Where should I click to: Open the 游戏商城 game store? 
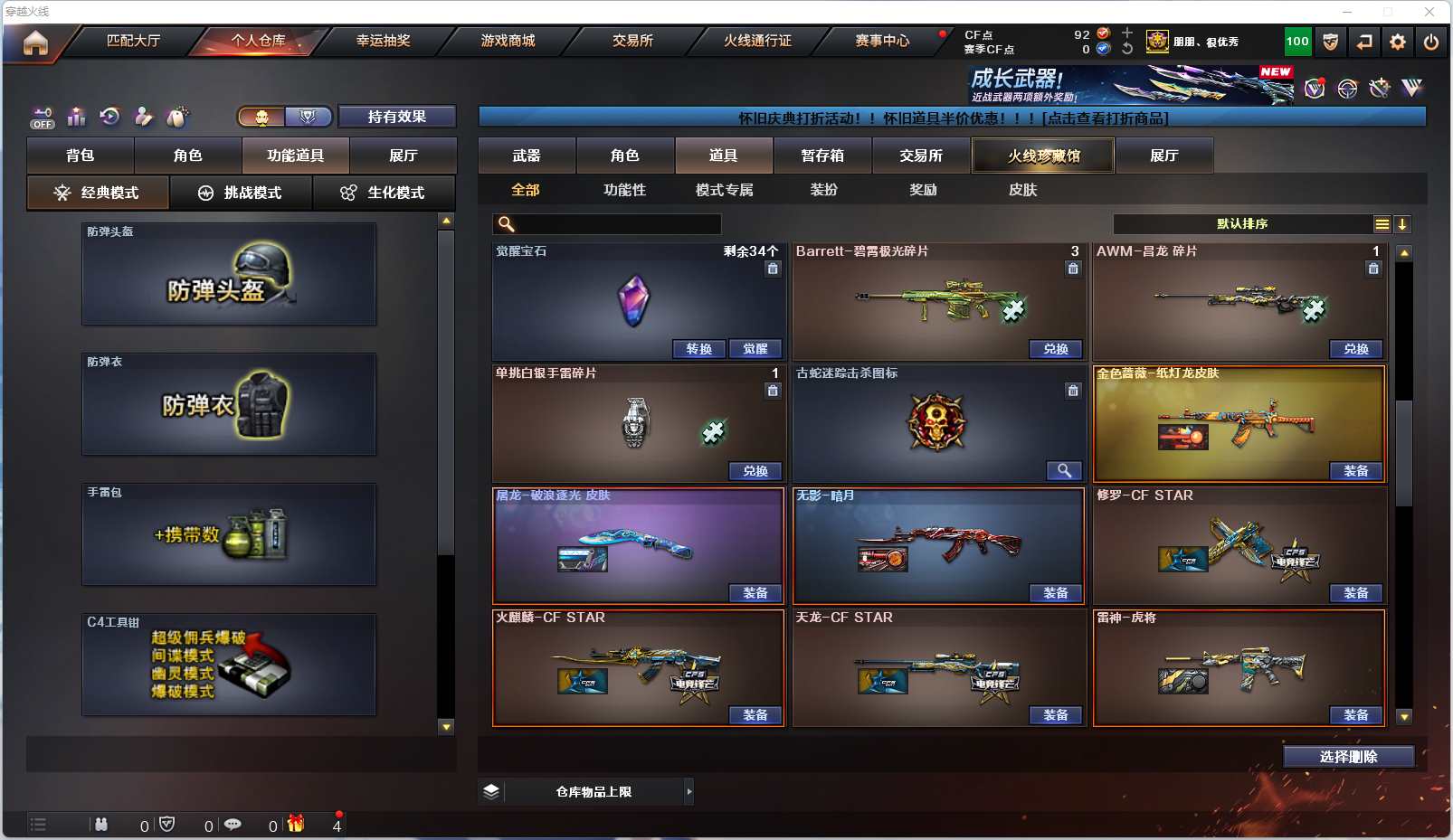point(508,41)
